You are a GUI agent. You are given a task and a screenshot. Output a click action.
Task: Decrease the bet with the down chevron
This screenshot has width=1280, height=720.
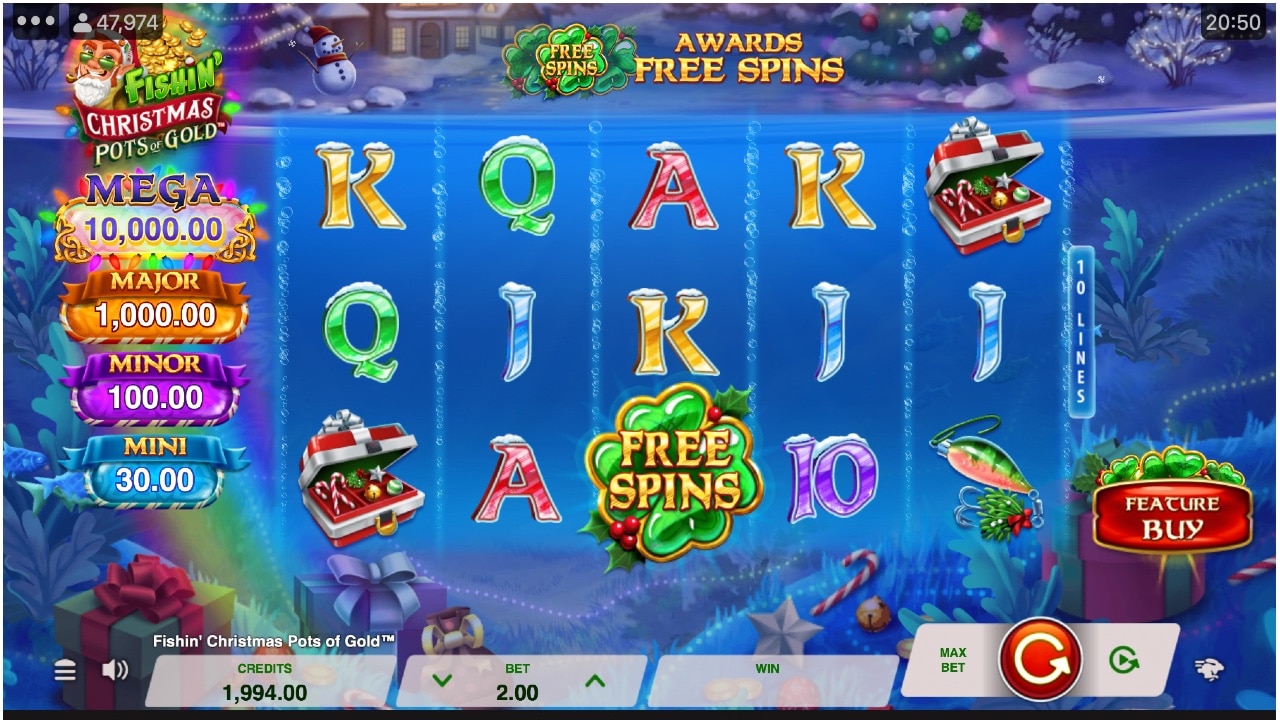[441, 681]
